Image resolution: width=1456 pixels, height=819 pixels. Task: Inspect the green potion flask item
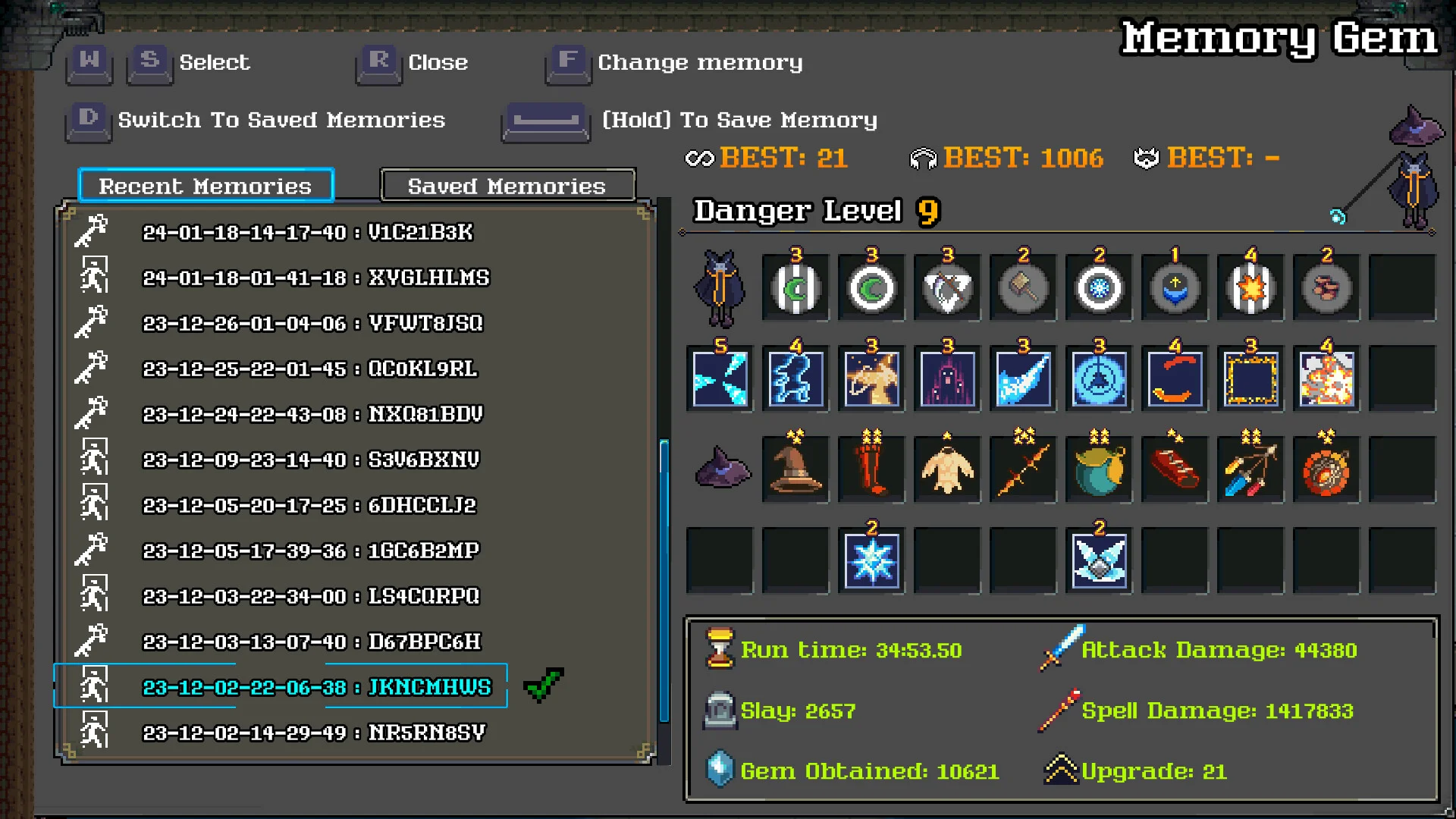(x=1099, y=469)
